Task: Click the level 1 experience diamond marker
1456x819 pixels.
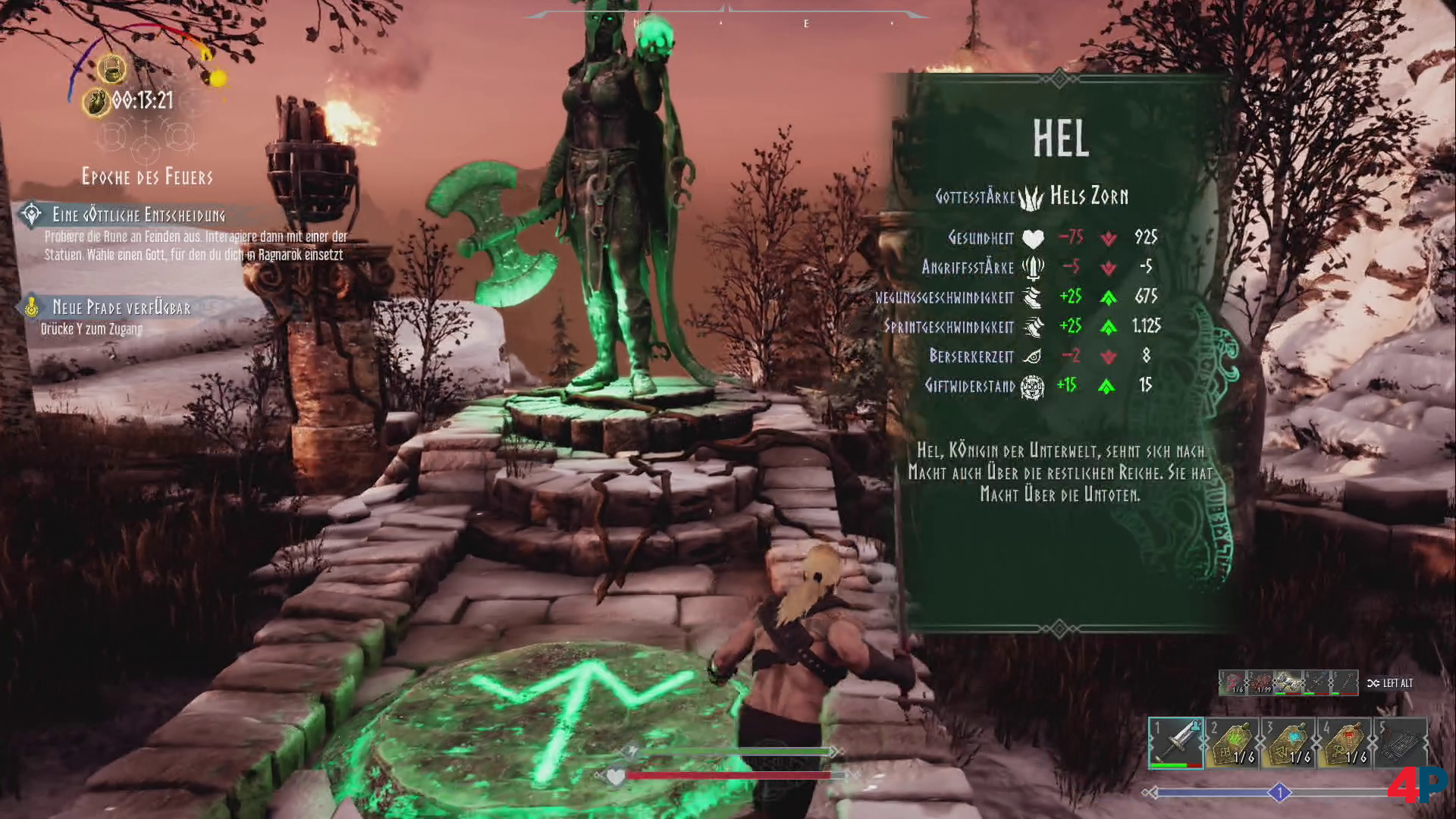Action: point(1279,793)
